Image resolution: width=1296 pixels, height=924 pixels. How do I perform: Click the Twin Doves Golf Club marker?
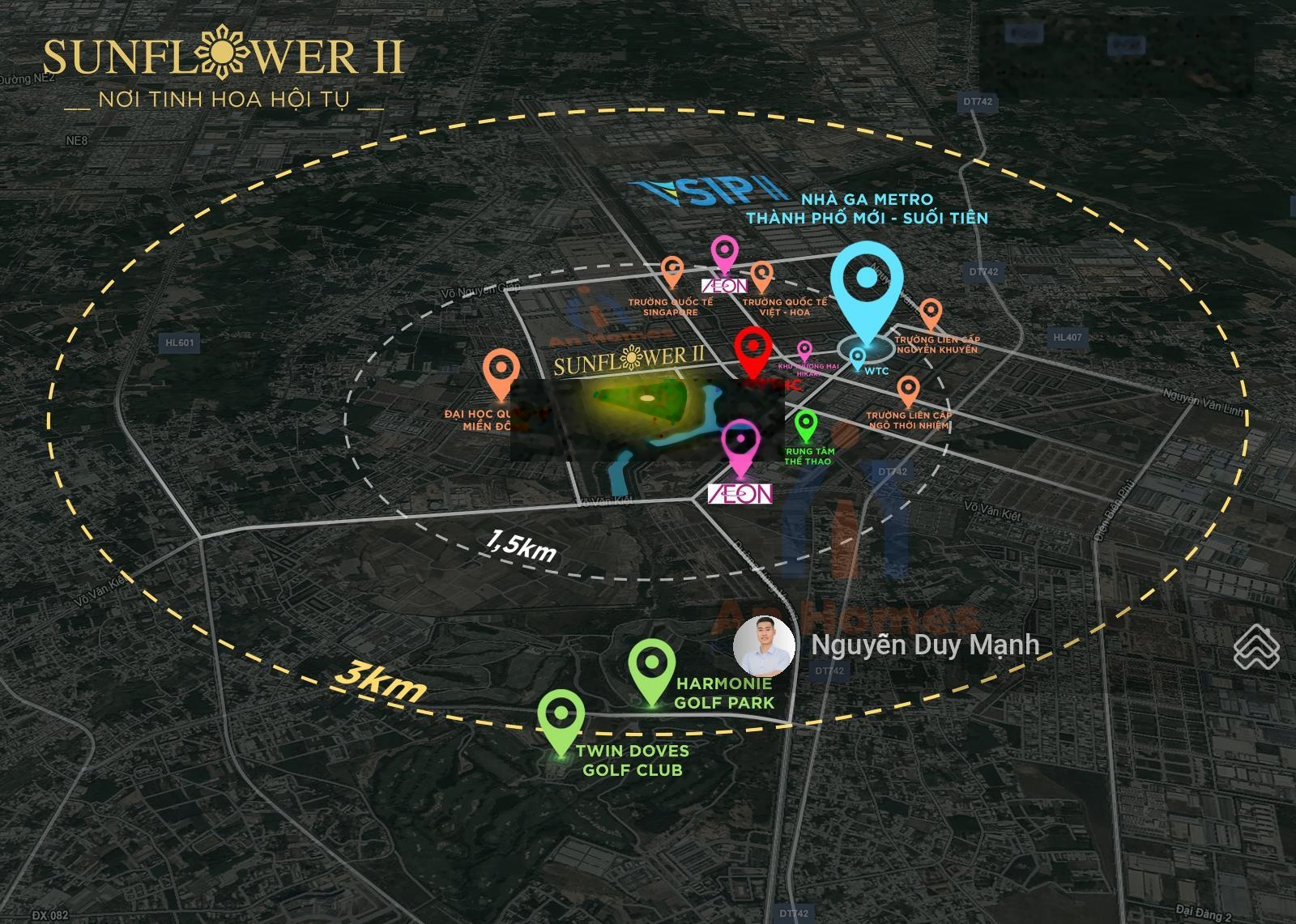click(x=561, y=715)
